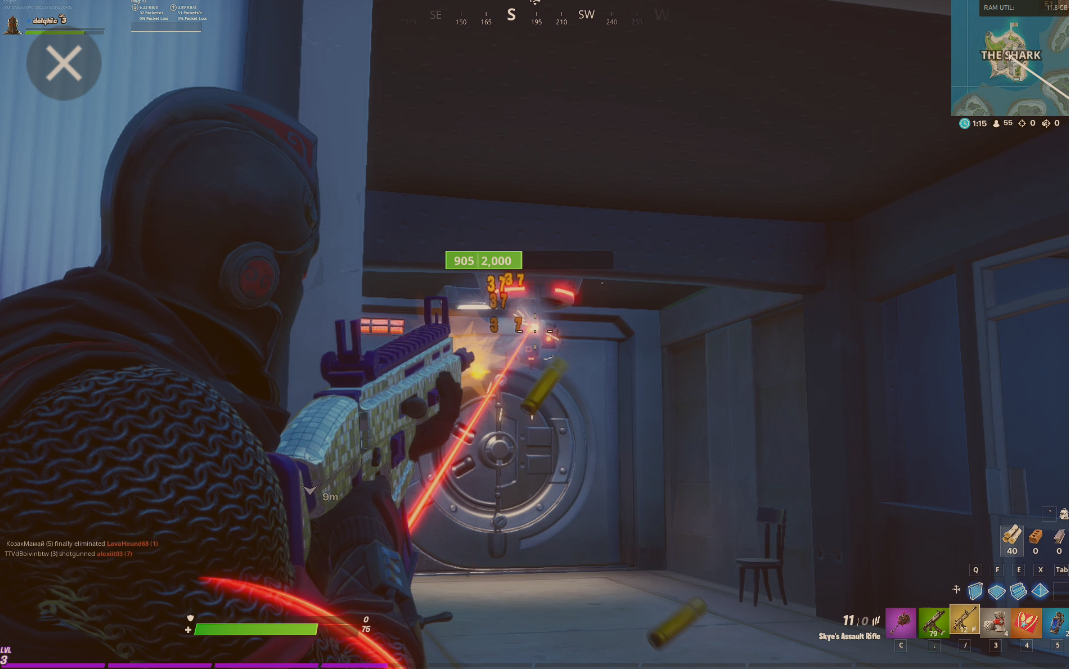Click the delphic squad member portrait
The width and height of the screenshot is (1069, 669).
13,22
